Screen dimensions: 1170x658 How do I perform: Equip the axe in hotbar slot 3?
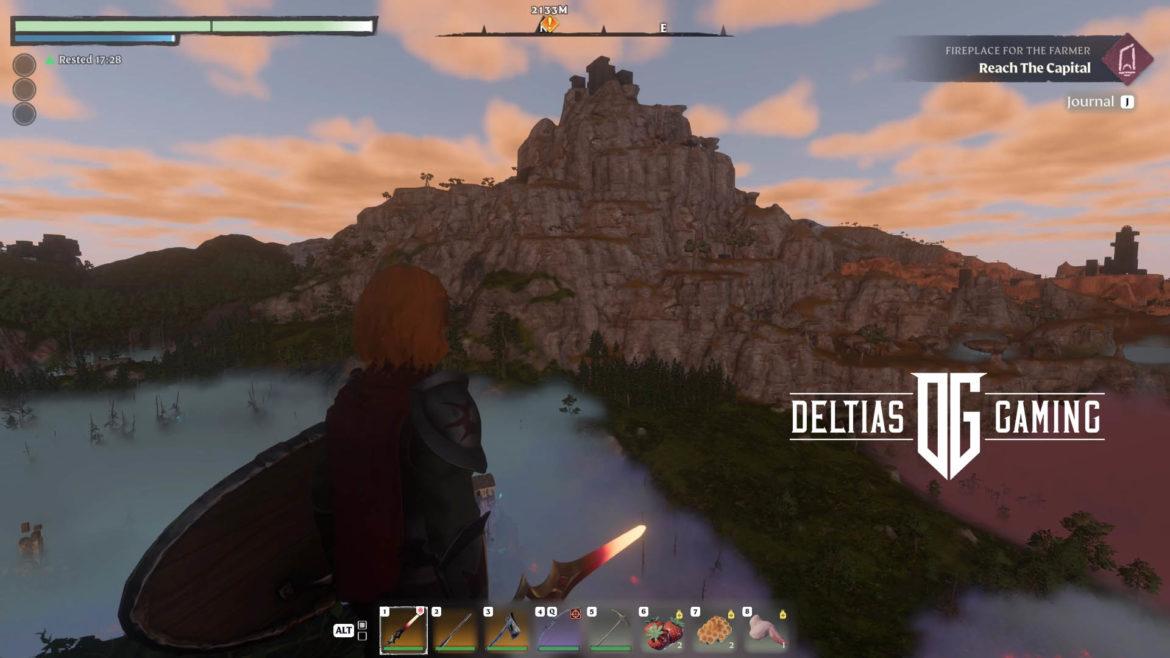[507, 630]
